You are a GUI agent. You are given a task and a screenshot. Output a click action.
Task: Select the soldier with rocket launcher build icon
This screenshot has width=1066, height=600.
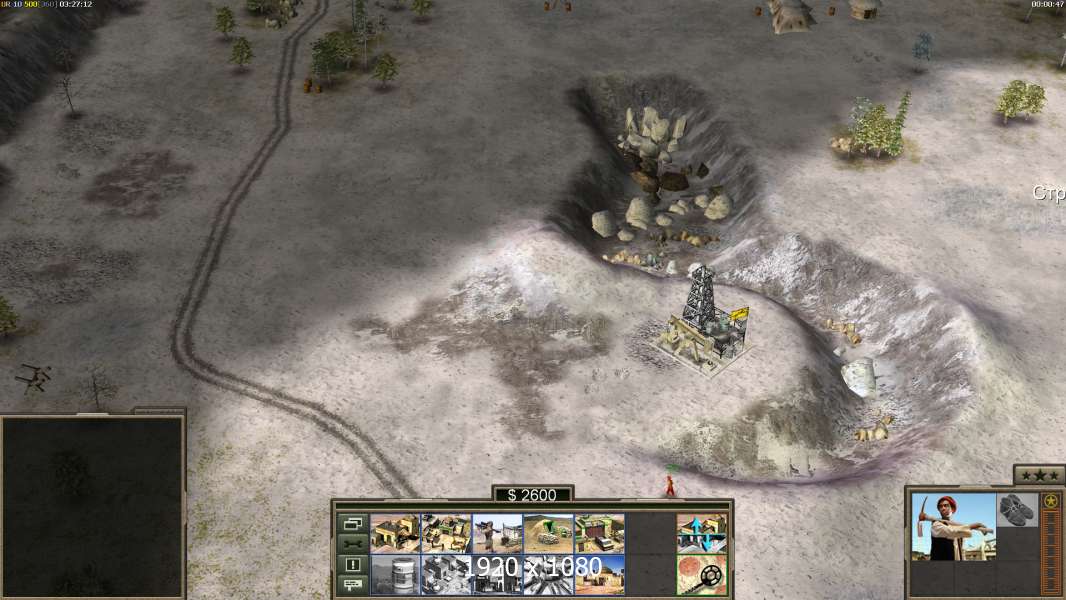tap(497, 534)
